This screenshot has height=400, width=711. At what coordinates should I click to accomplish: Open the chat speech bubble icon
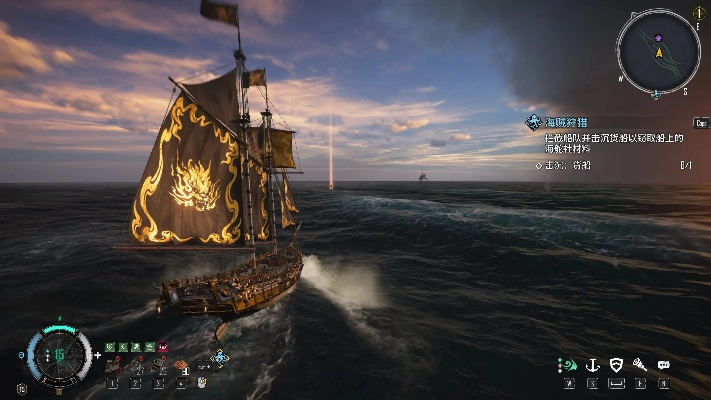pos(664,365)
